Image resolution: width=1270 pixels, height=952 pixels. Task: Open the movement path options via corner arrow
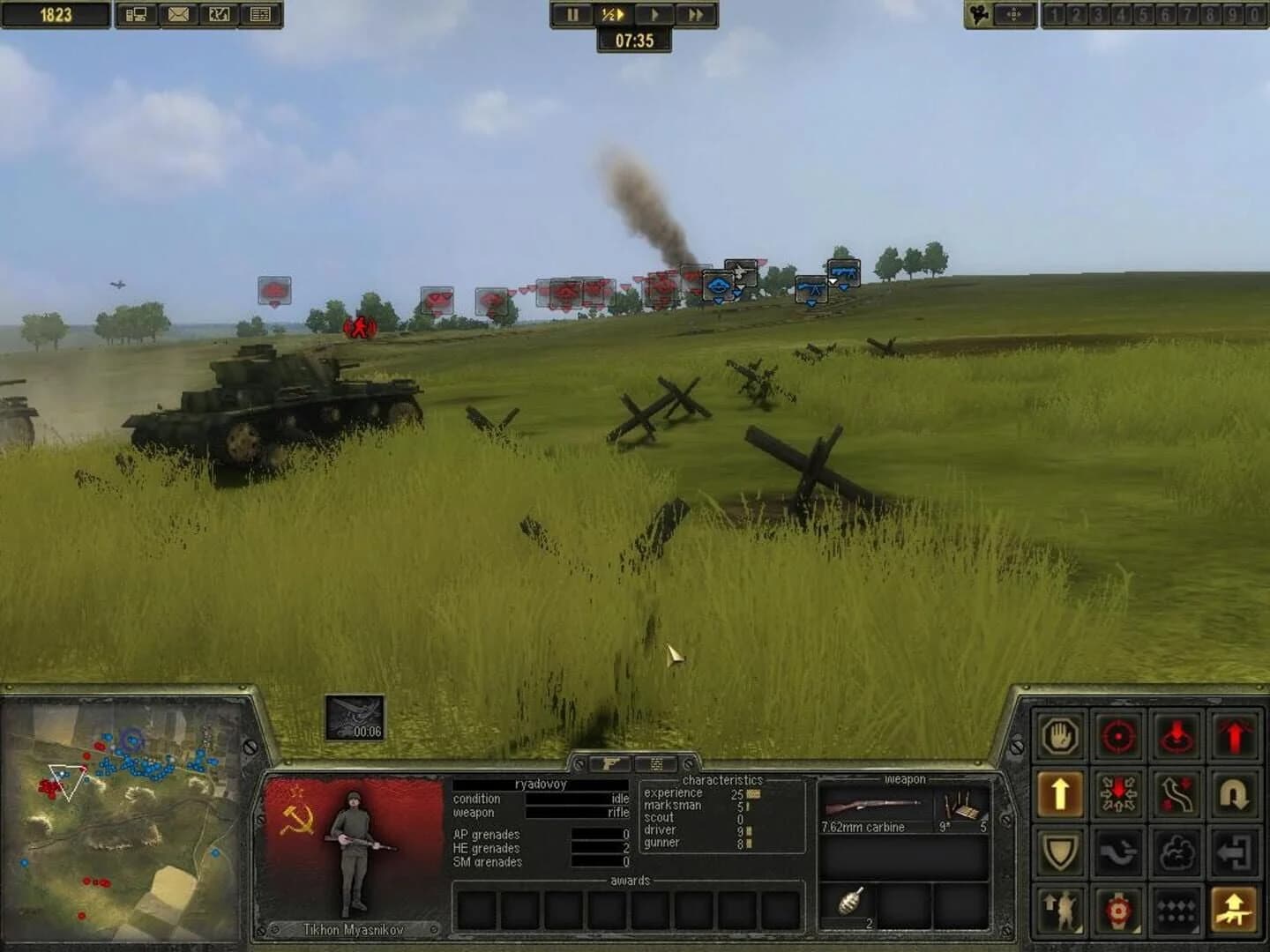coord(1176,793)
